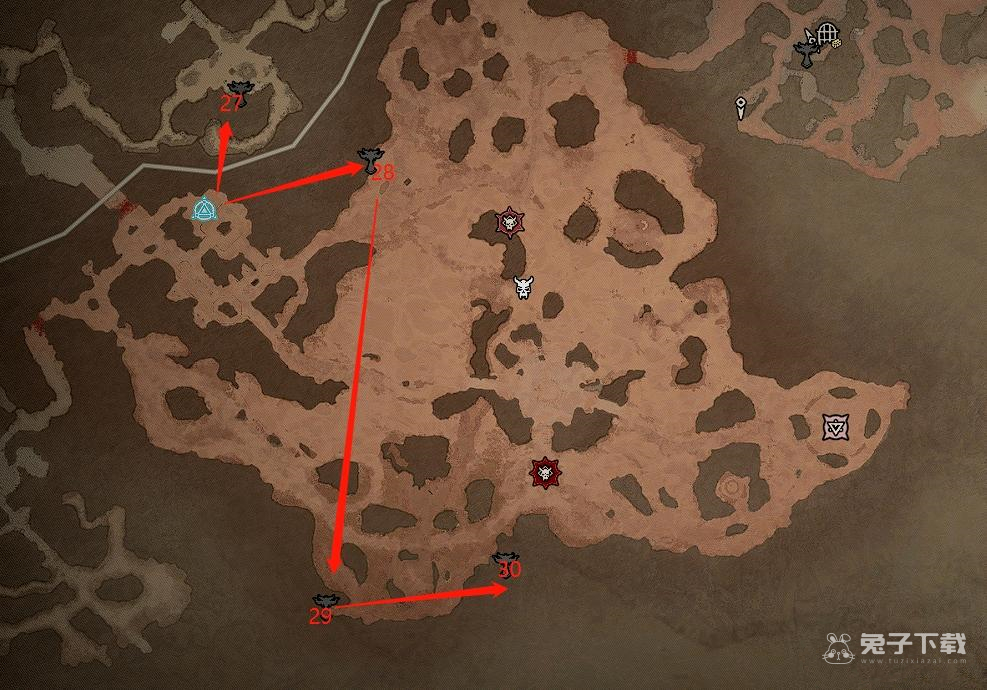The width and height of the screenshot is (987, 690).
Task: Choose the Altar of Lilith numbered 29
Action: [x=326, y=601]
